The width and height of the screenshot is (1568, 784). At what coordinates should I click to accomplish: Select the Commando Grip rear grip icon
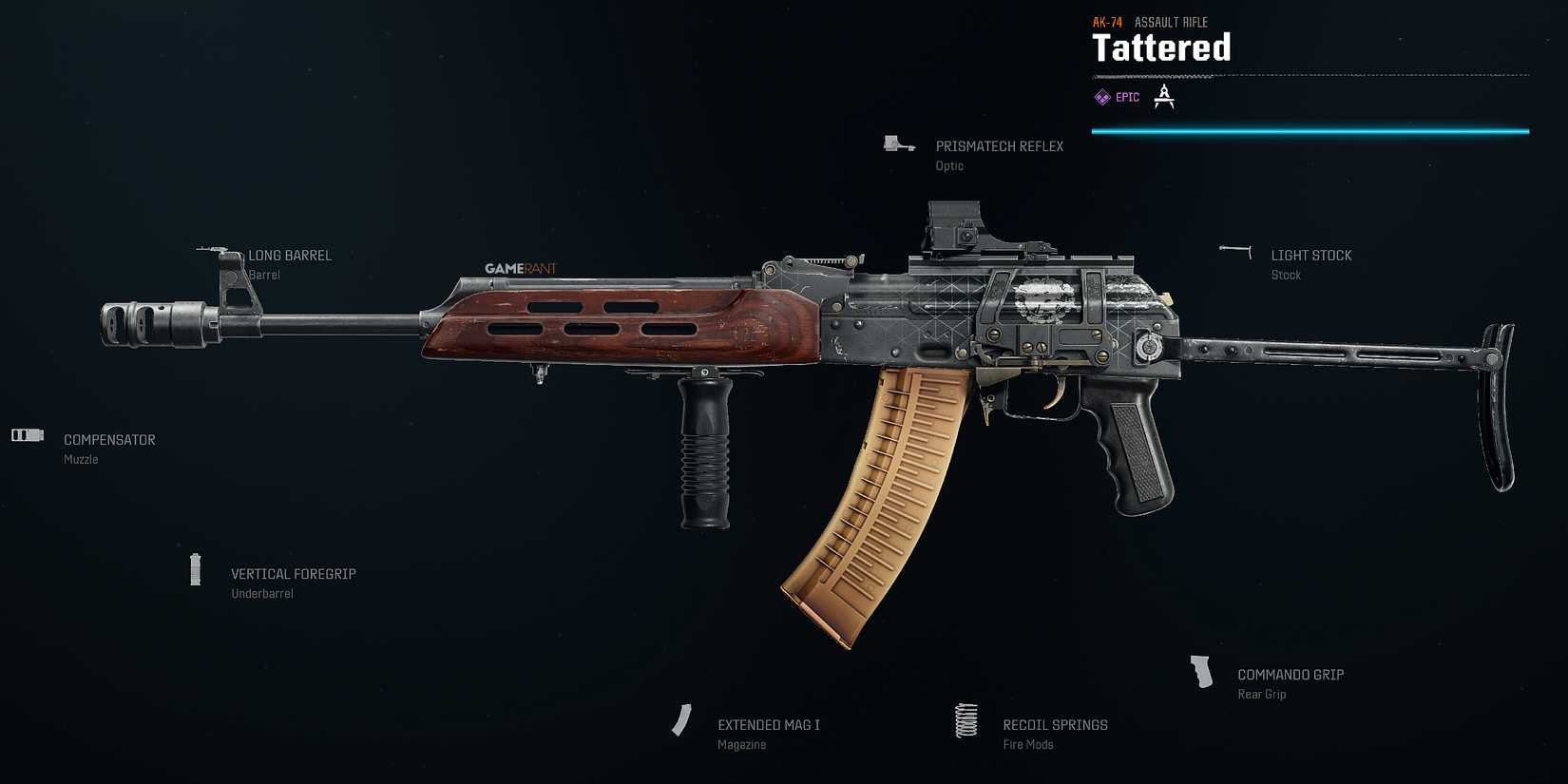[1201, 671]
